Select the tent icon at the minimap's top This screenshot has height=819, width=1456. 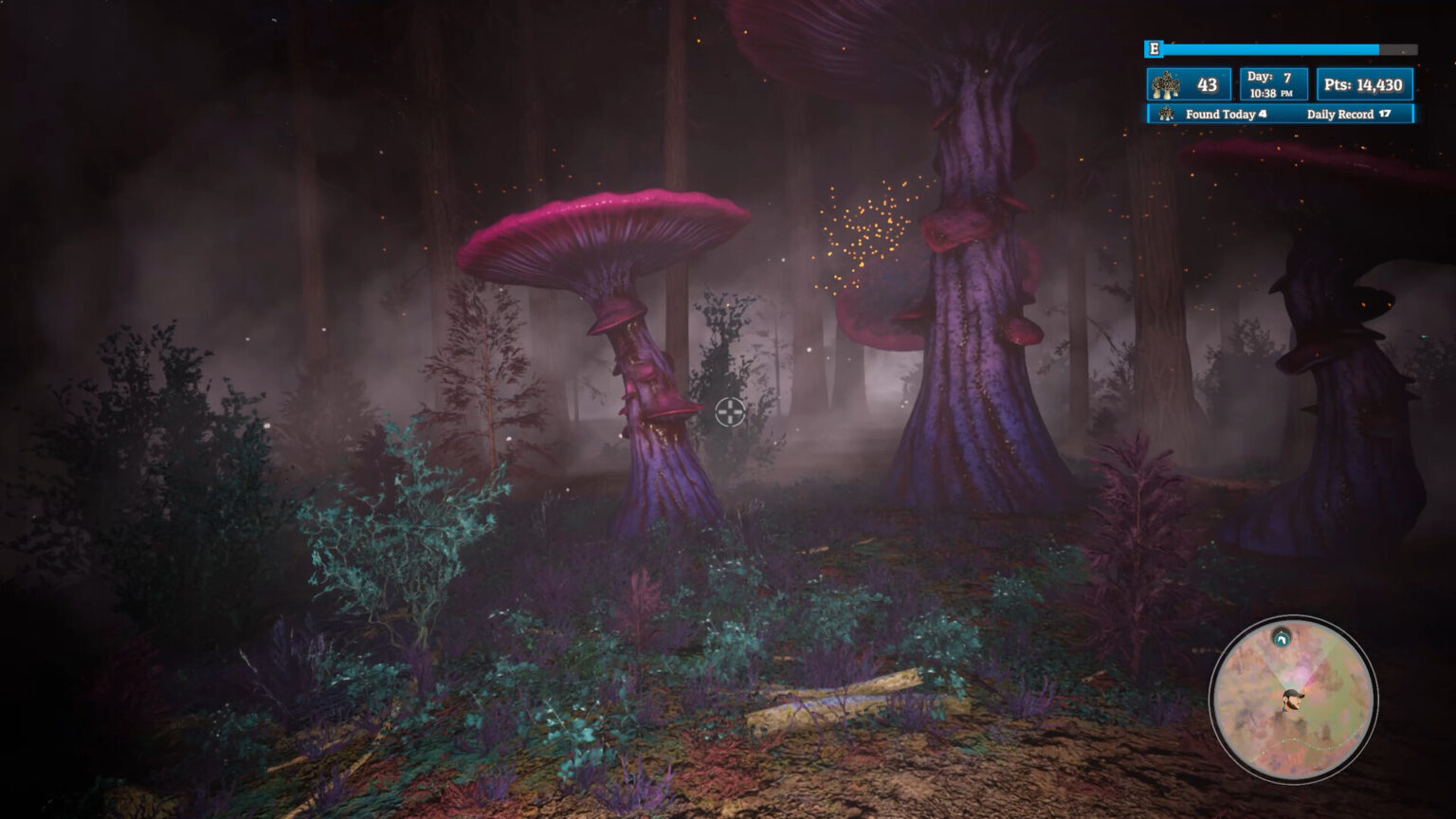(1281, 639)
